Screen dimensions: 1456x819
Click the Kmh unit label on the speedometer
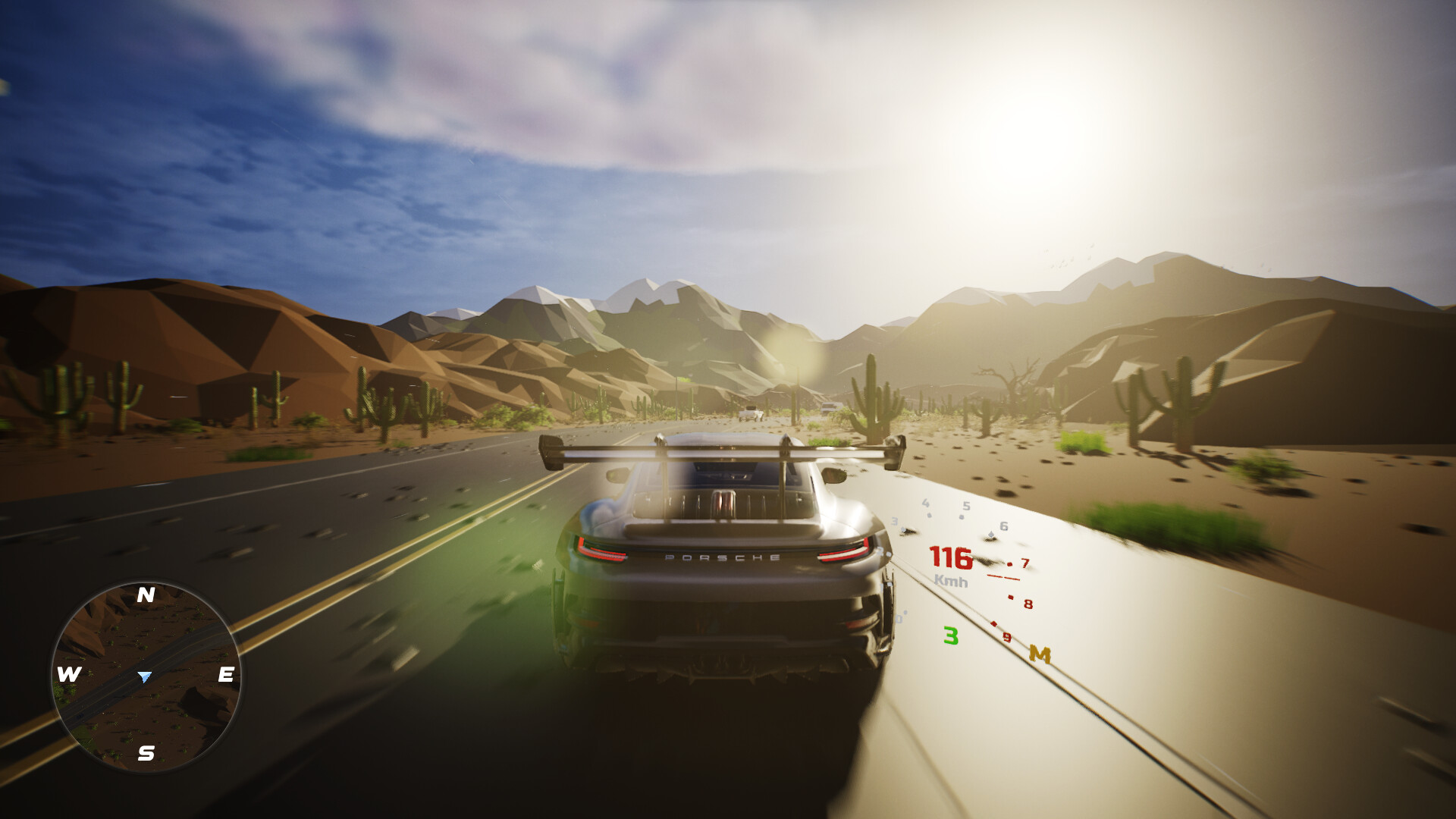[x=951, y=581]
